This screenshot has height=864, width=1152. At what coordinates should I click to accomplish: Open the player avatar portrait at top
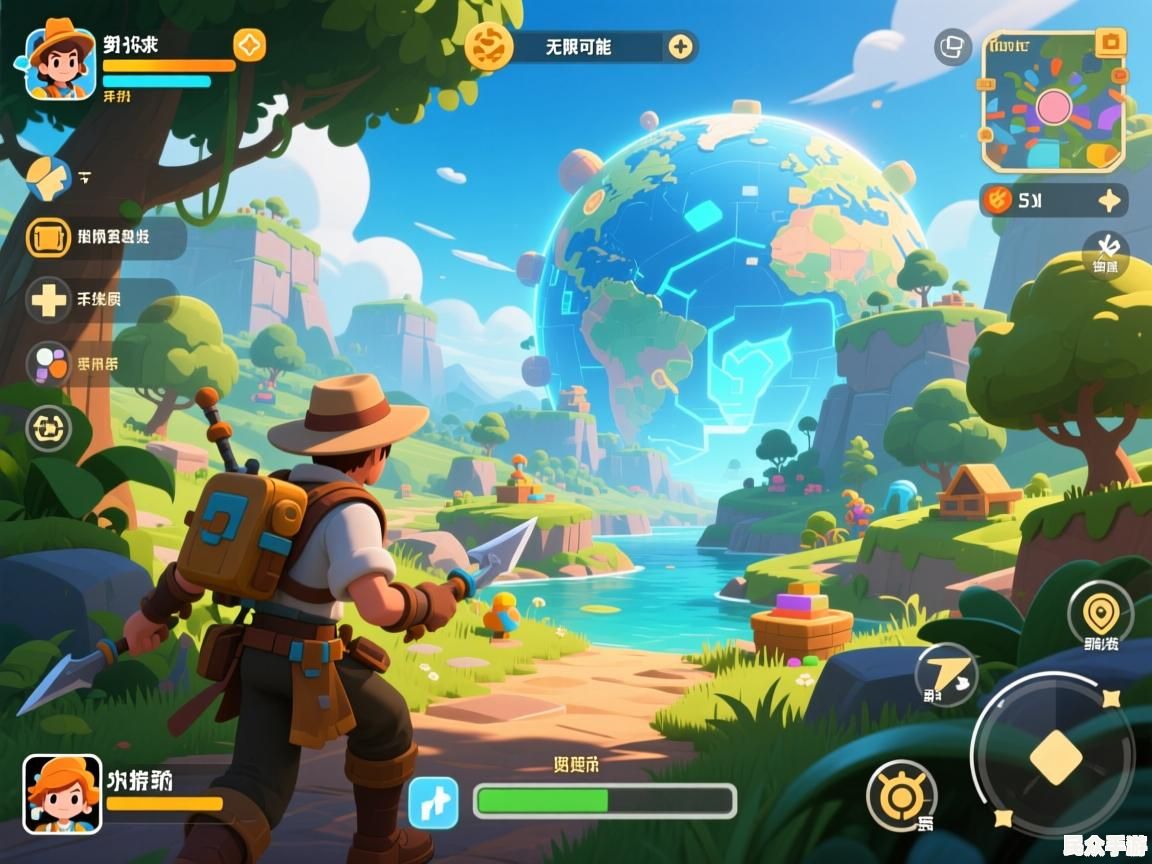pyautogui.click(x=61, y=63)
